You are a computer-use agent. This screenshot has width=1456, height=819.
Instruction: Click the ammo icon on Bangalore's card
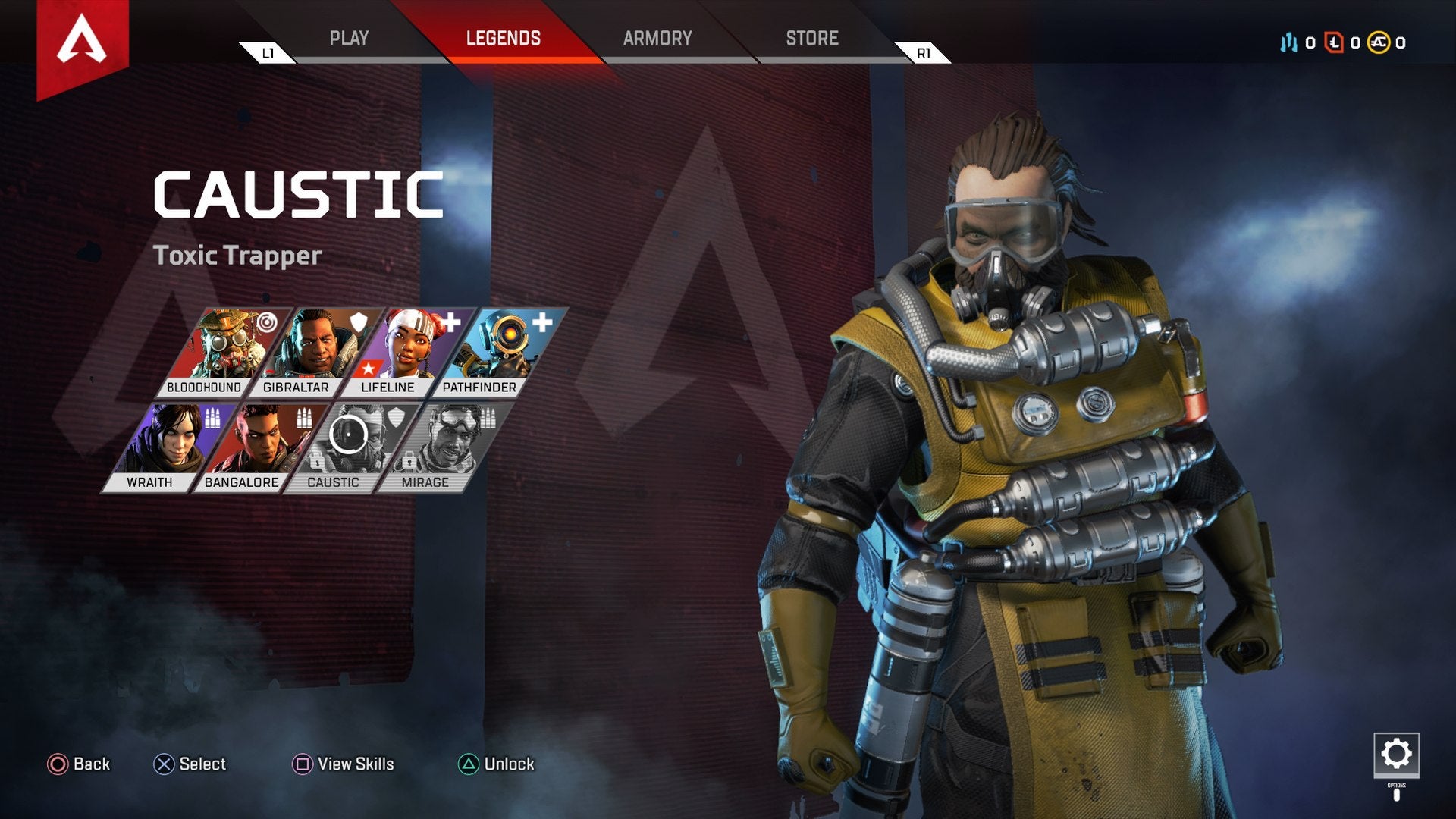304,418
